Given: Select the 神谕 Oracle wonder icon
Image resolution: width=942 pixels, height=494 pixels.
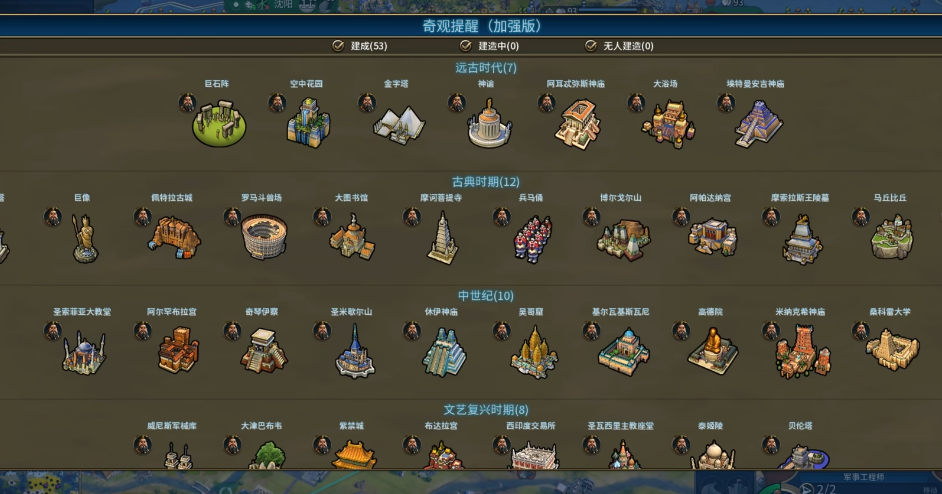Looking at the screenshot, I should 488,123.
